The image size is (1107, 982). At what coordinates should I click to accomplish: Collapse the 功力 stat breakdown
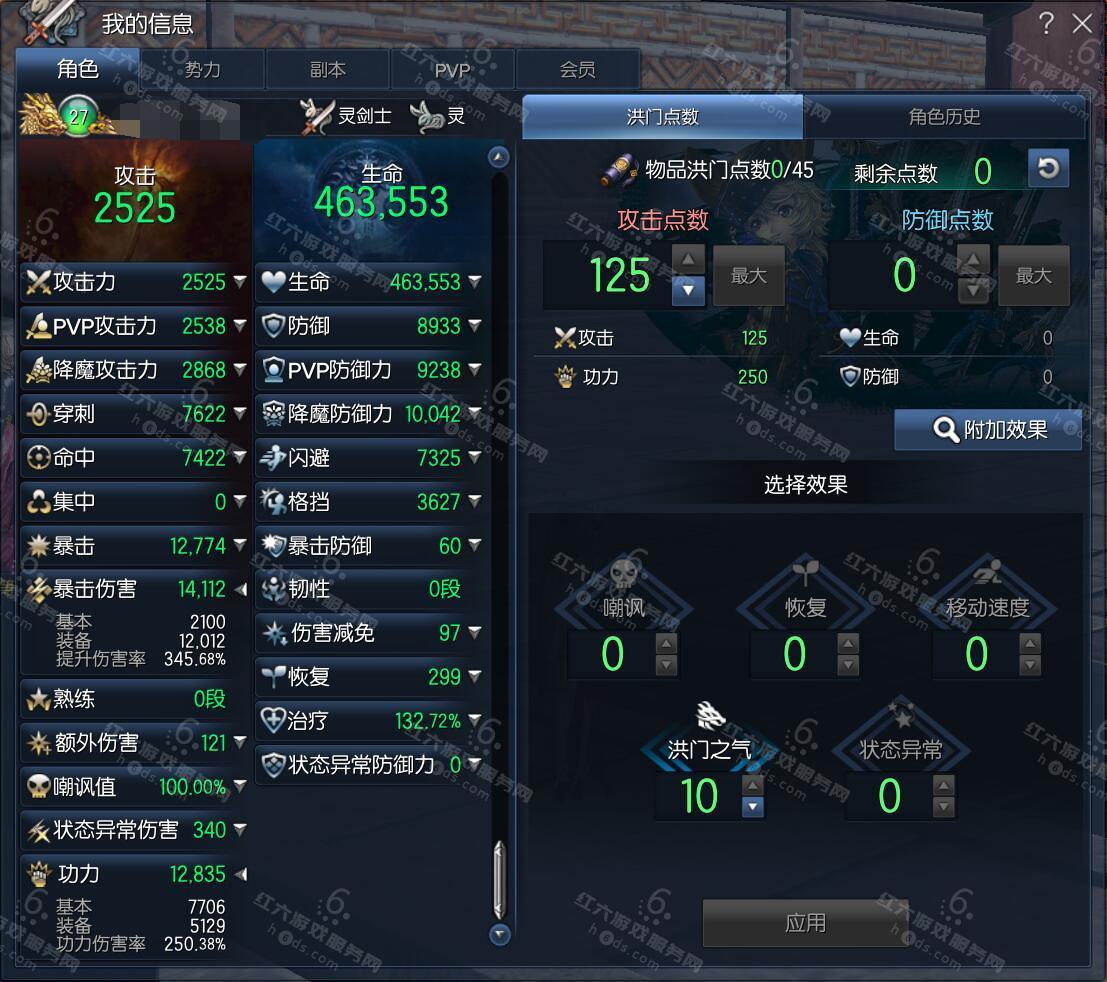click(x=240, y=874)
